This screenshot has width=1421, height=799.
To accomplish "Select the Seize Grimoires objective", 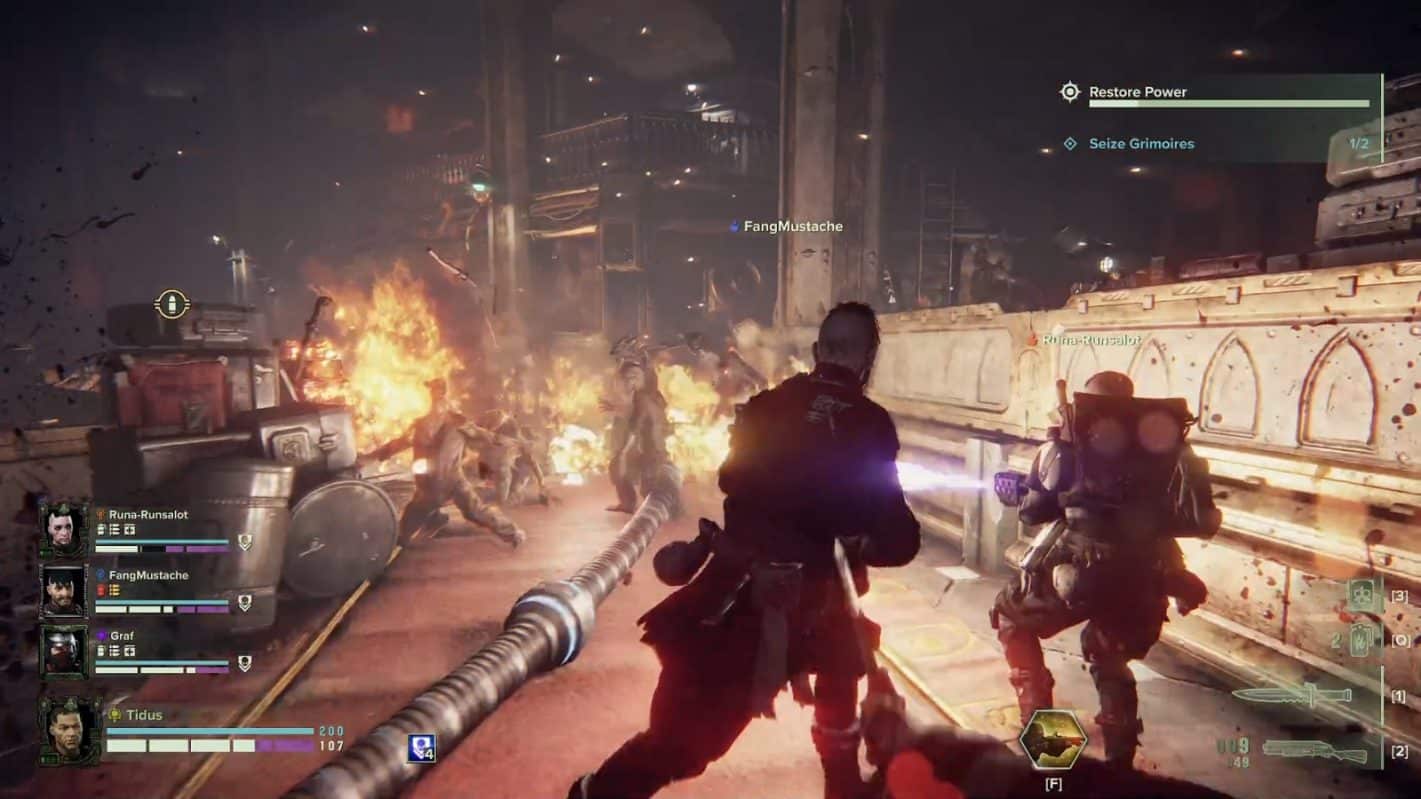I will tap(1141, 144).
